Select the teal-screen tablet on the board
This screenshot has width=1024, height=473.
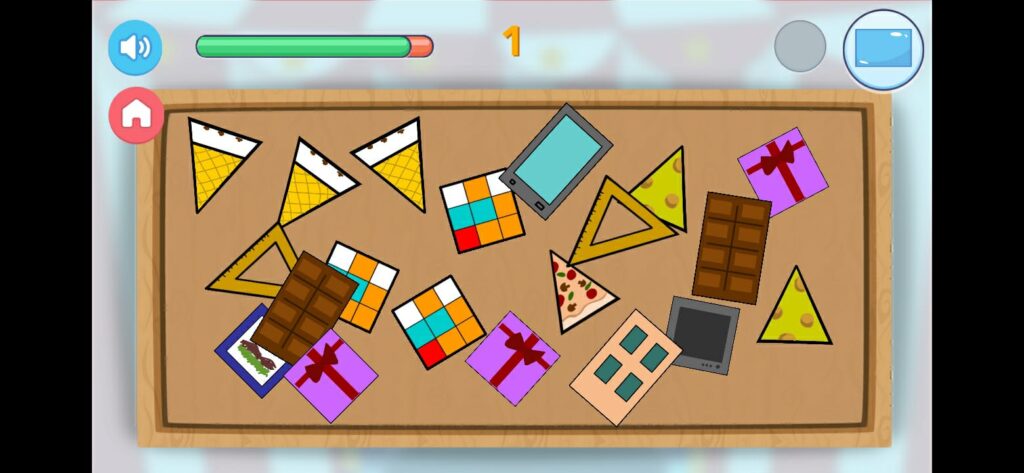tap(556, 160)
